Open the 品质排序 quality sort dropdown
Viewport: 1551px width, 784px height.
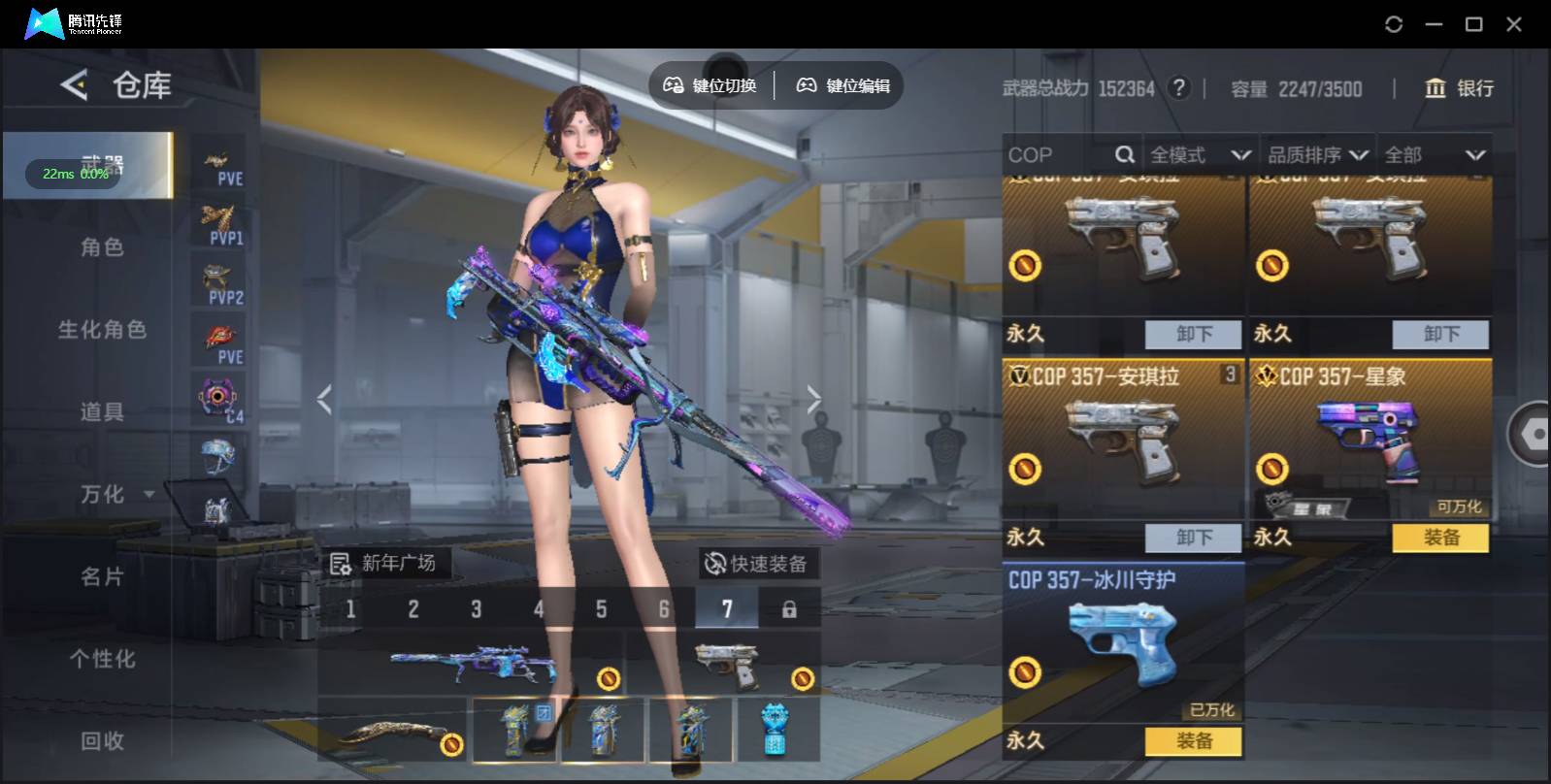[x=1318, y=155]
